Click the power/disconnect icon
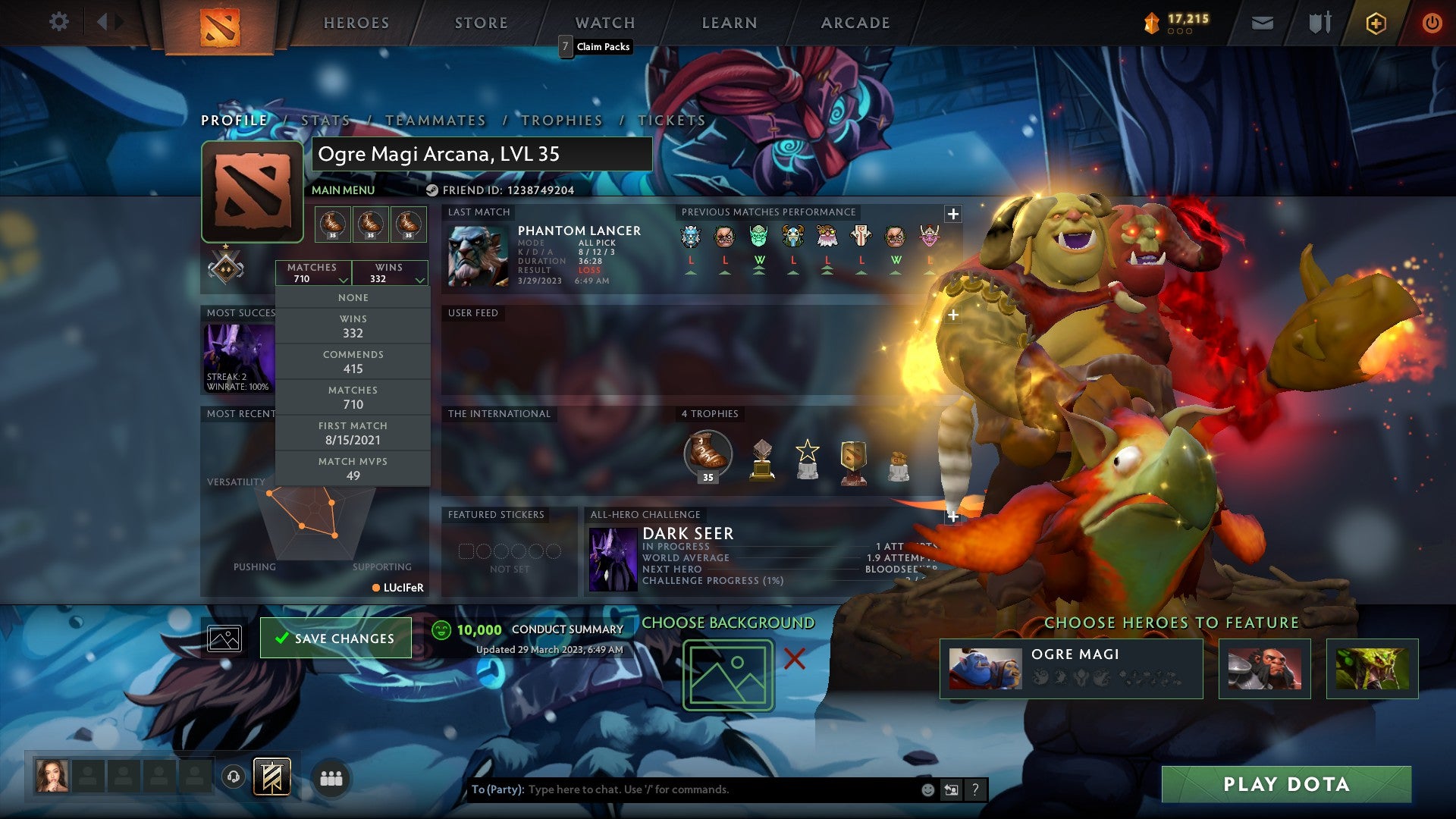 [1432, 22]
